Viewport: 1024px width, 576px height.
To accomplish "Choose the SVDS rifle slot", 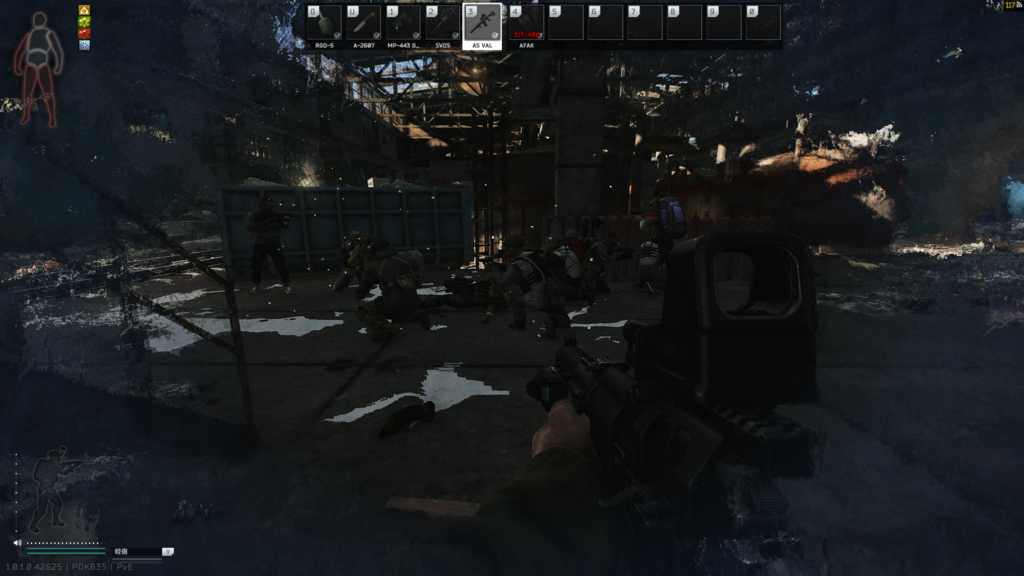I will [443, 23].
